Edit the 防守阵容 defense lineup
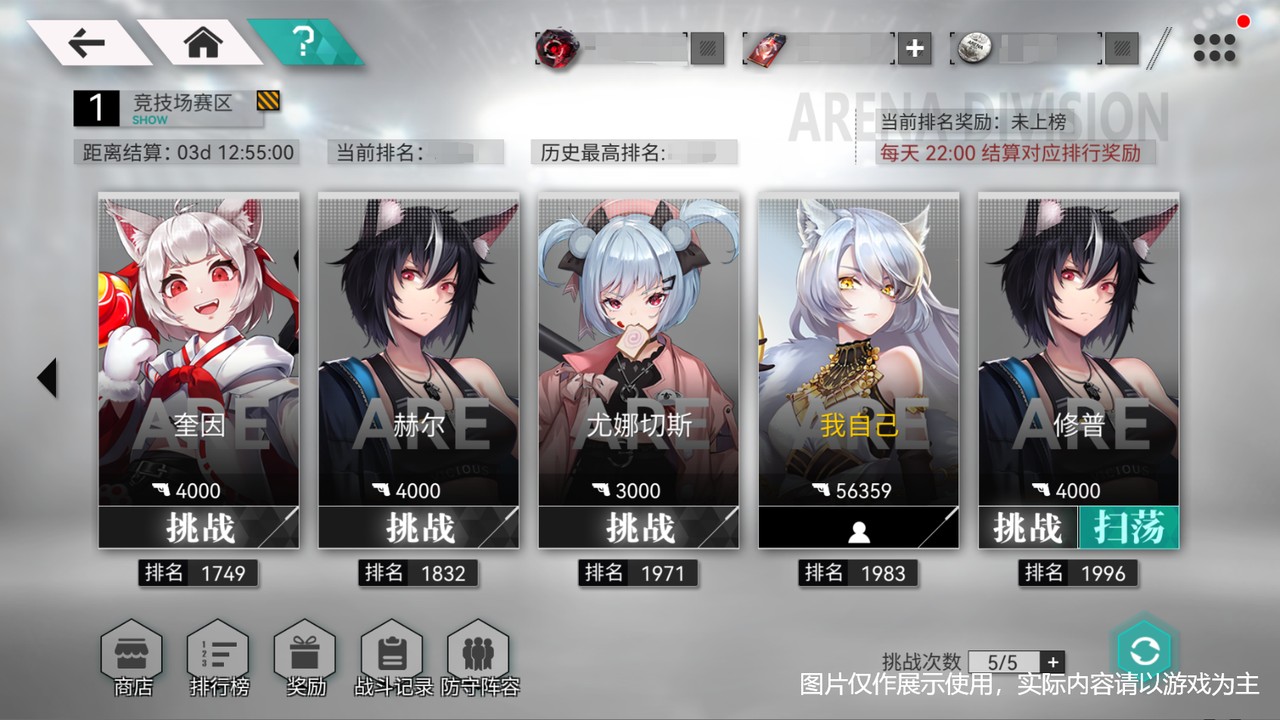1280x720 pixels. [x=479, y=657]
